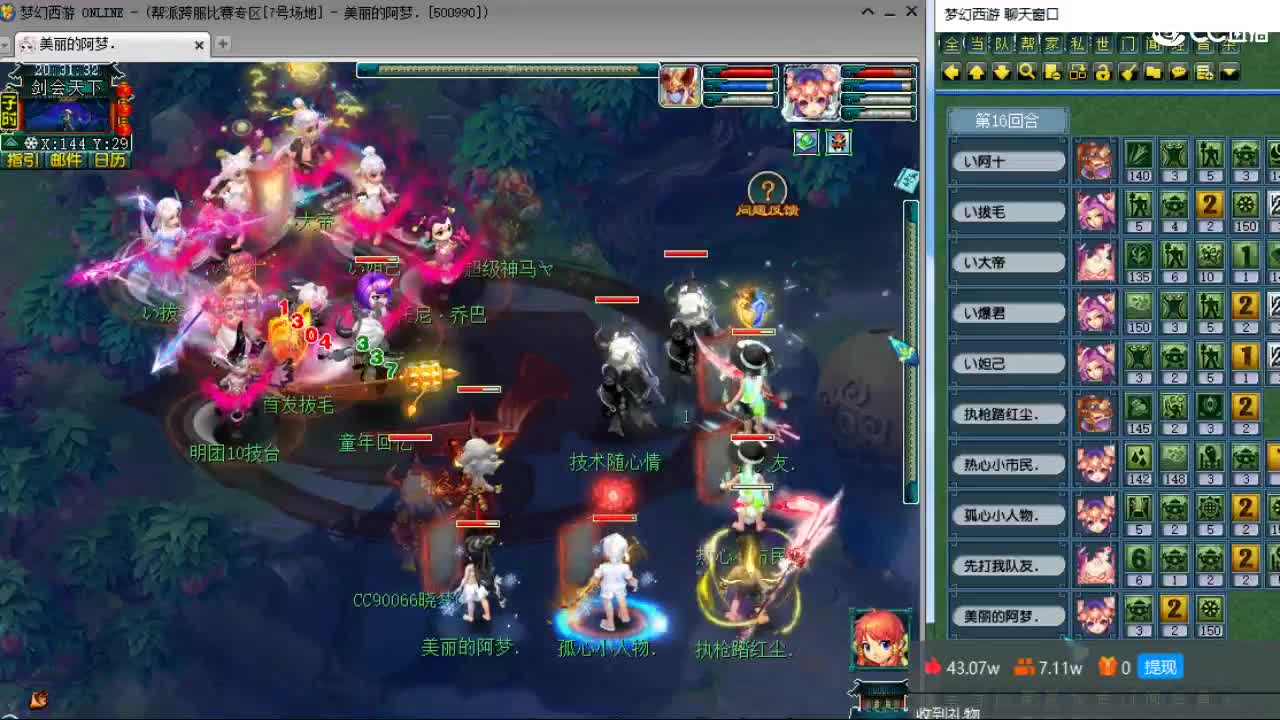
Task: Click the gift icon showing 0
Action: tap(1108, 667)
